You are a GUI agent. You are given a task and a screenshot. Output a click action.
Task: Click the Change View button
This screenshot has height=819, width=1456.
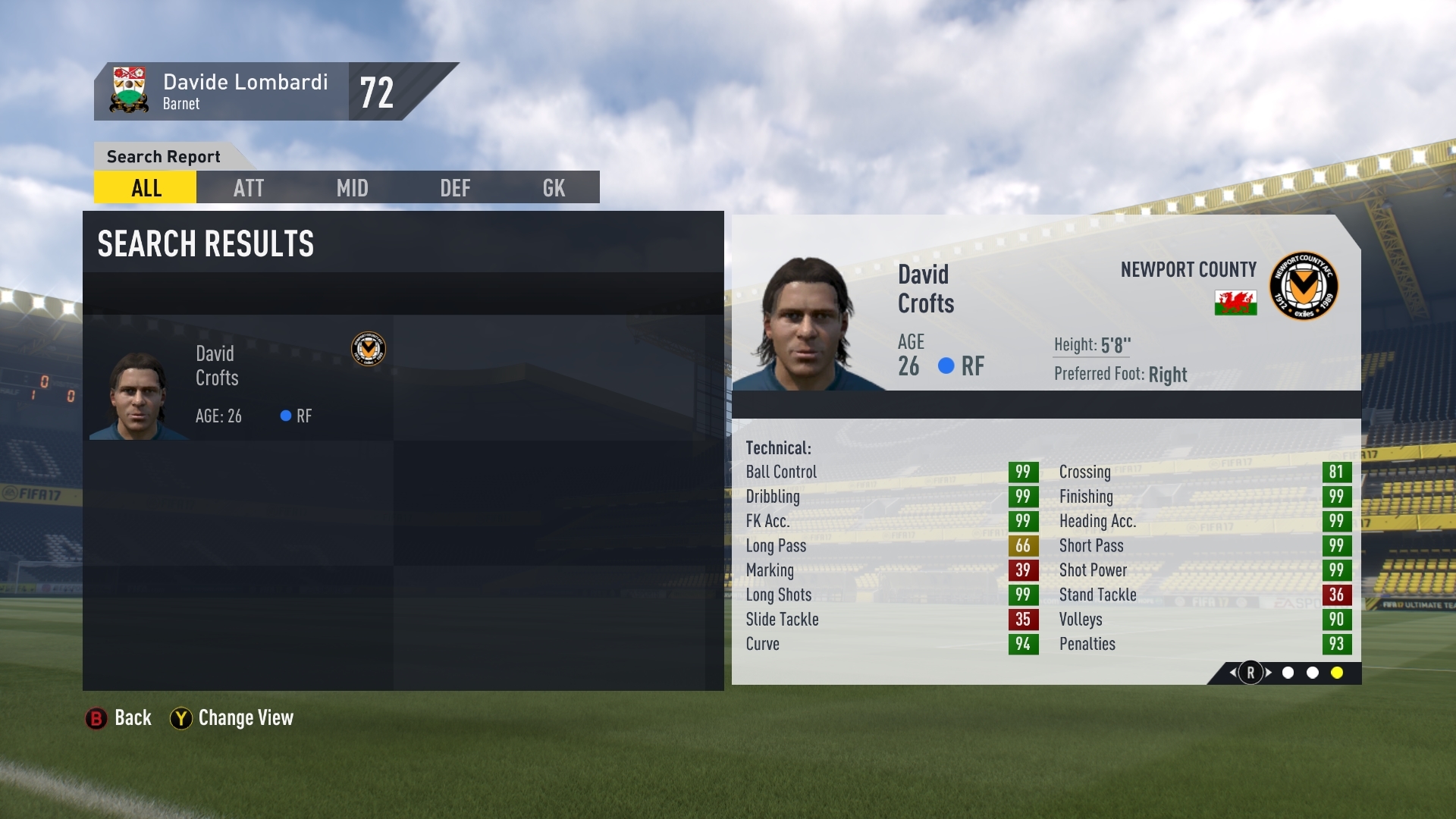(231, 717)
